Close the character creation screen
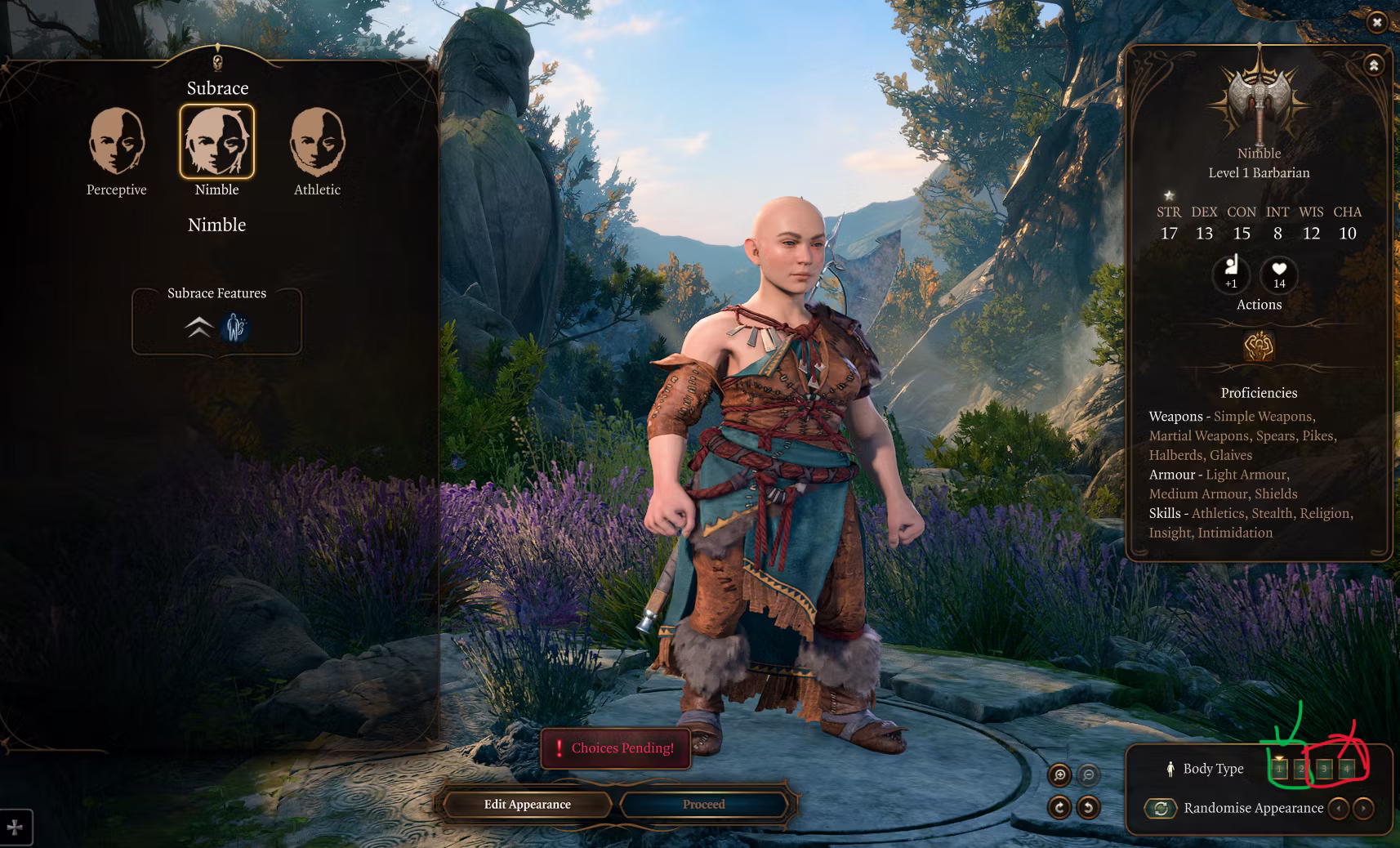Screen dimensions: 1400x848 tap(1377, 23)
